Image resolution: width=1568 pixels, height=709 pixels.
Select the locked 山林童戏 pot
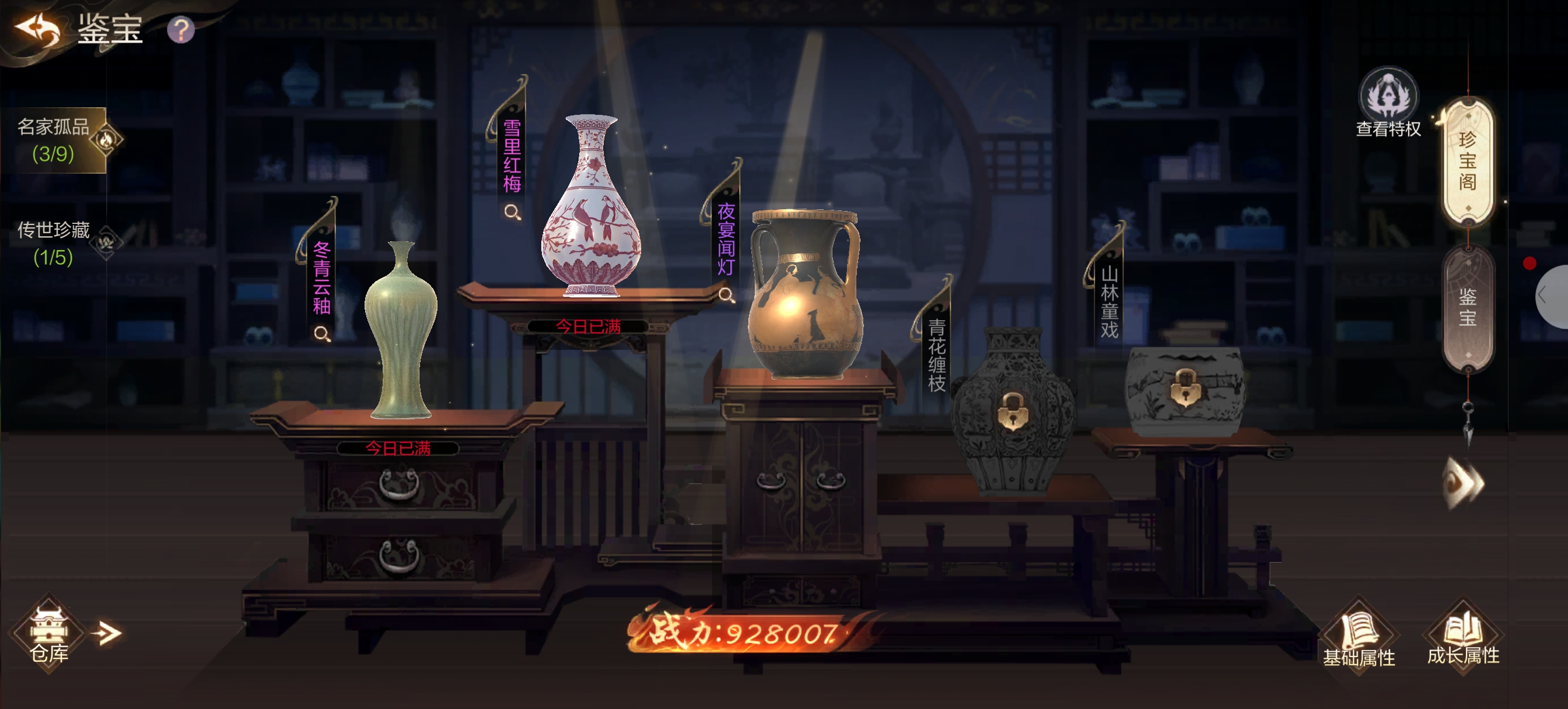[1184, 389]
